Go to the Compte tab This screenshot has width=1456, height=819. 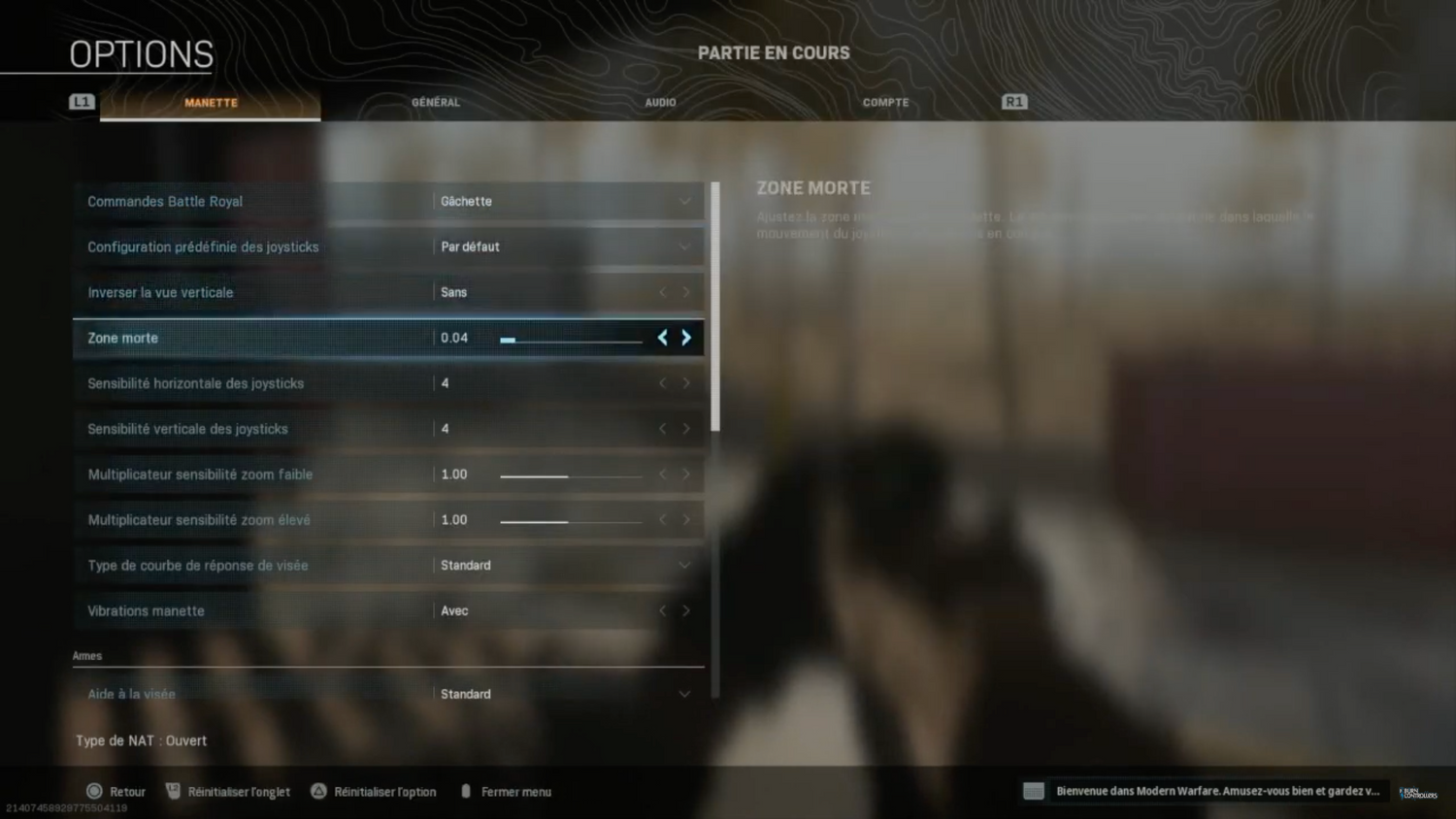[x=885, y=102]
